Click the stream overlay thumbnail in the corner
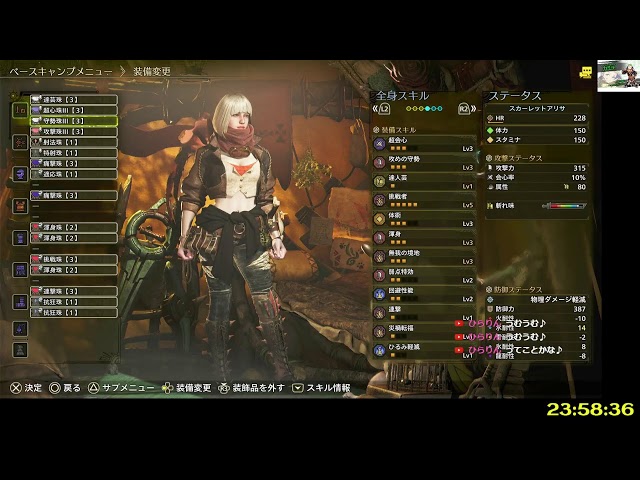This screenshot has height=480, width=640. coord(615,76)
